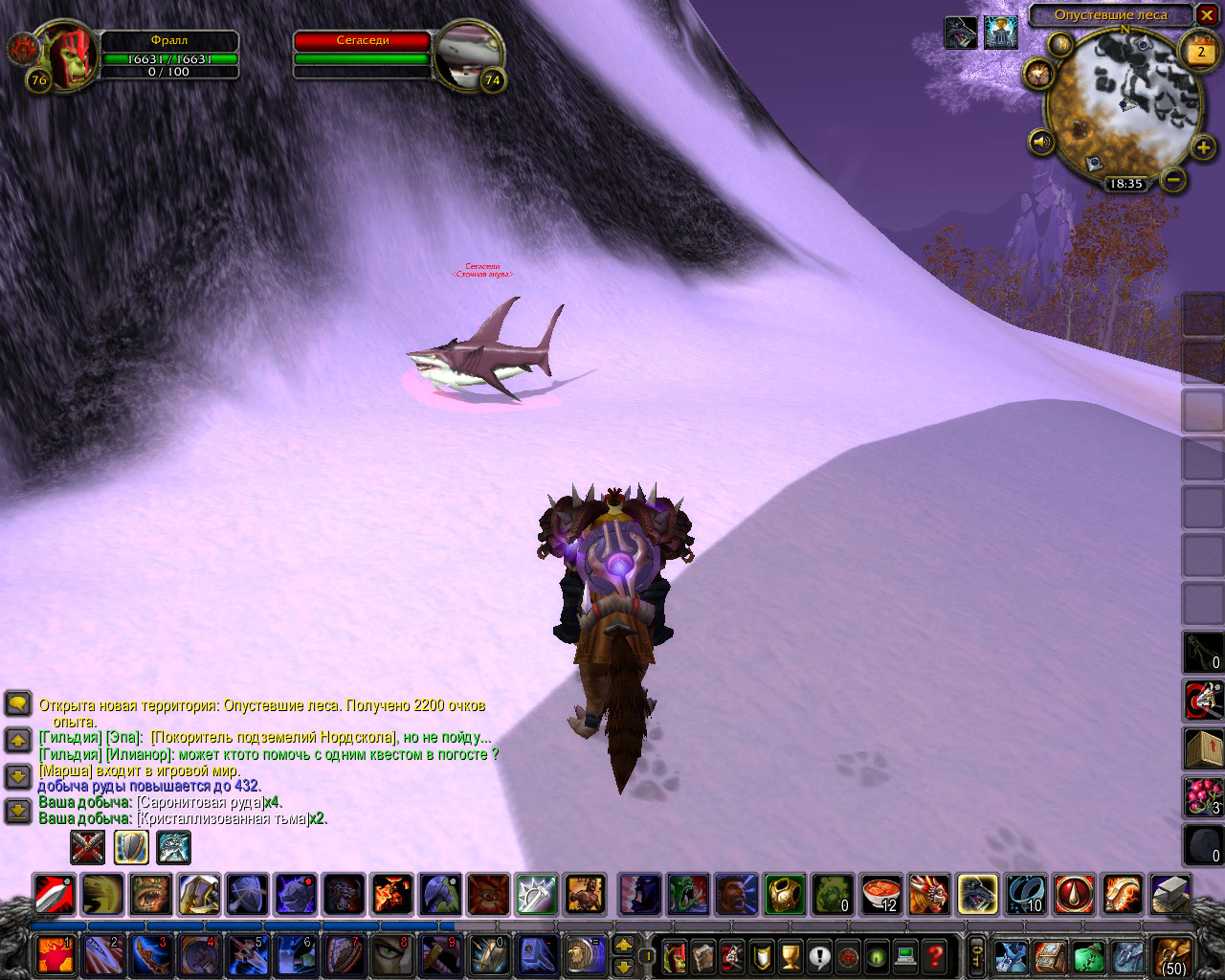Open the calendar button showing 2
The height and width of the screenshot is (980, 1225).
coord(1200,53)
